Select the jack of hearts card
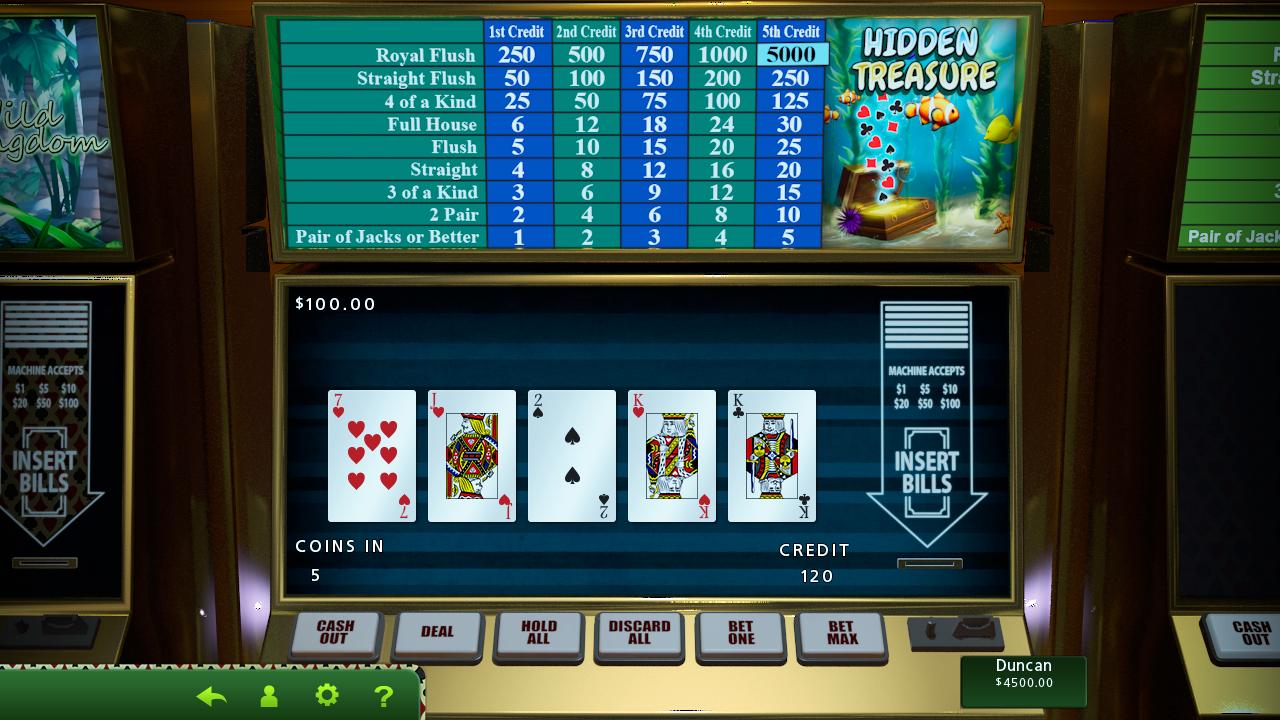 472,456
